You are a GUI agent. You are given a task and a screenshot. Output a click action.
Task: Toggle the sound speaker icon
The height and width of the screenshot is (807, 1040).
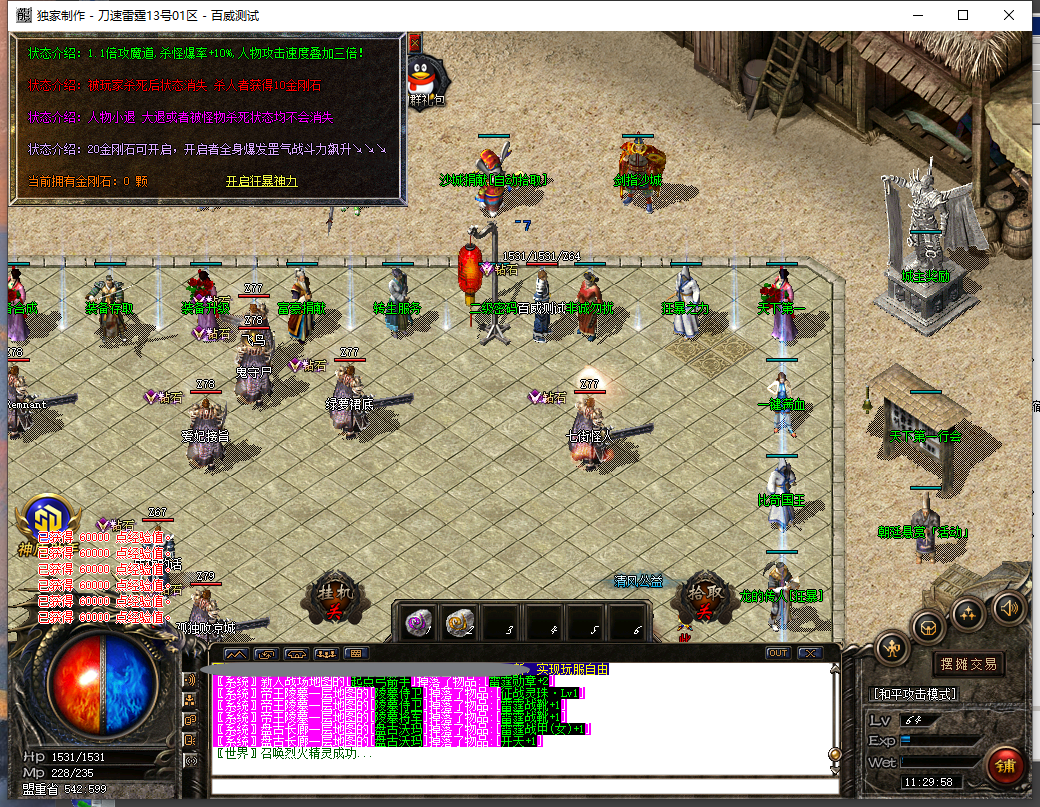(1007, 606)
